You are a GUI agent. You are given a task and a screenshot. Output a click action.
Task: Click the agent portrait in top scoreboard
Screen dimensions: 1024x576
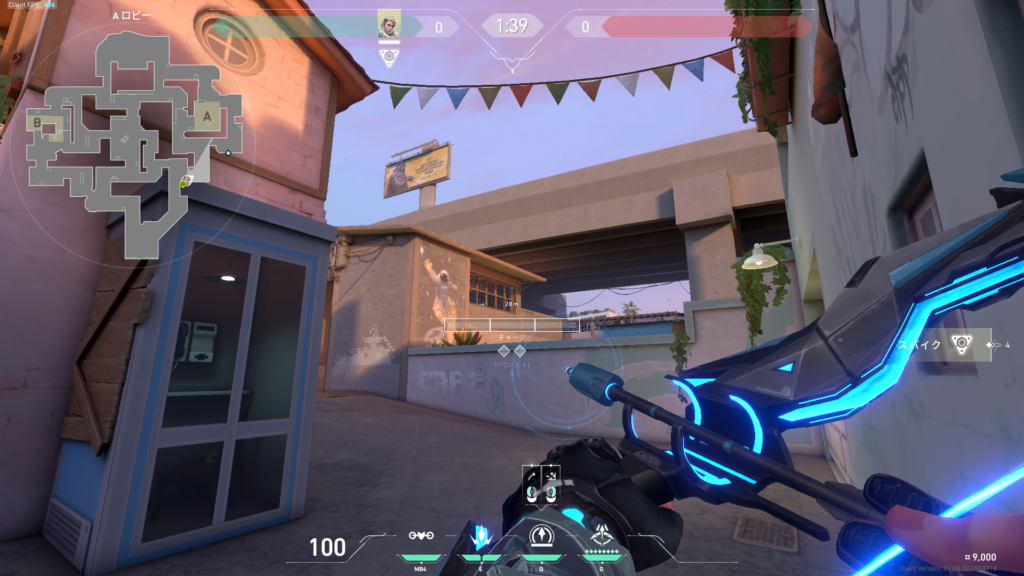pyautogui.click(x=389, y=24)
